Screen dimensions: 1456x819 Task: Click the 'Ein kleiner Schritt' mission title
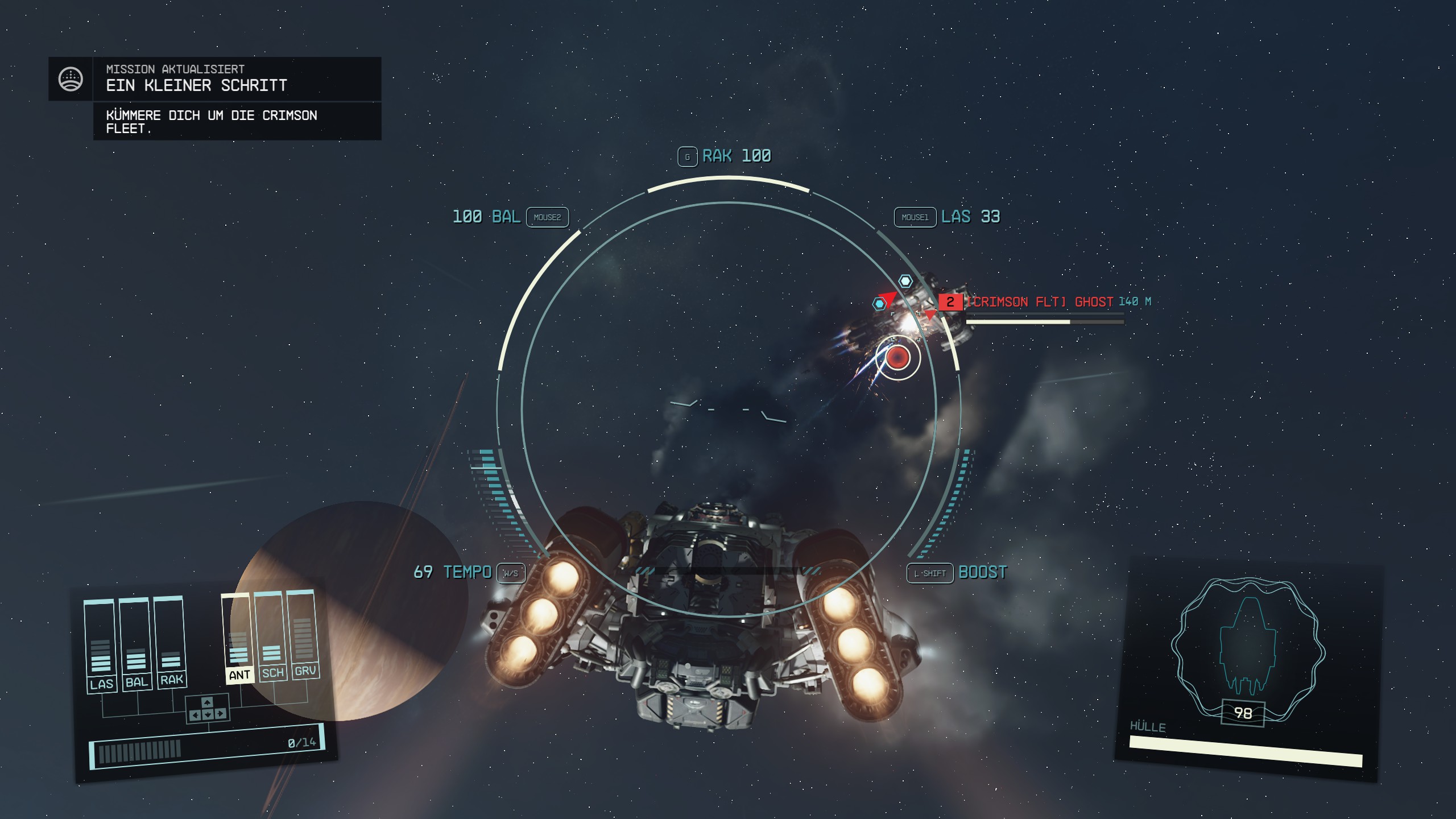[x=197, y=85]
